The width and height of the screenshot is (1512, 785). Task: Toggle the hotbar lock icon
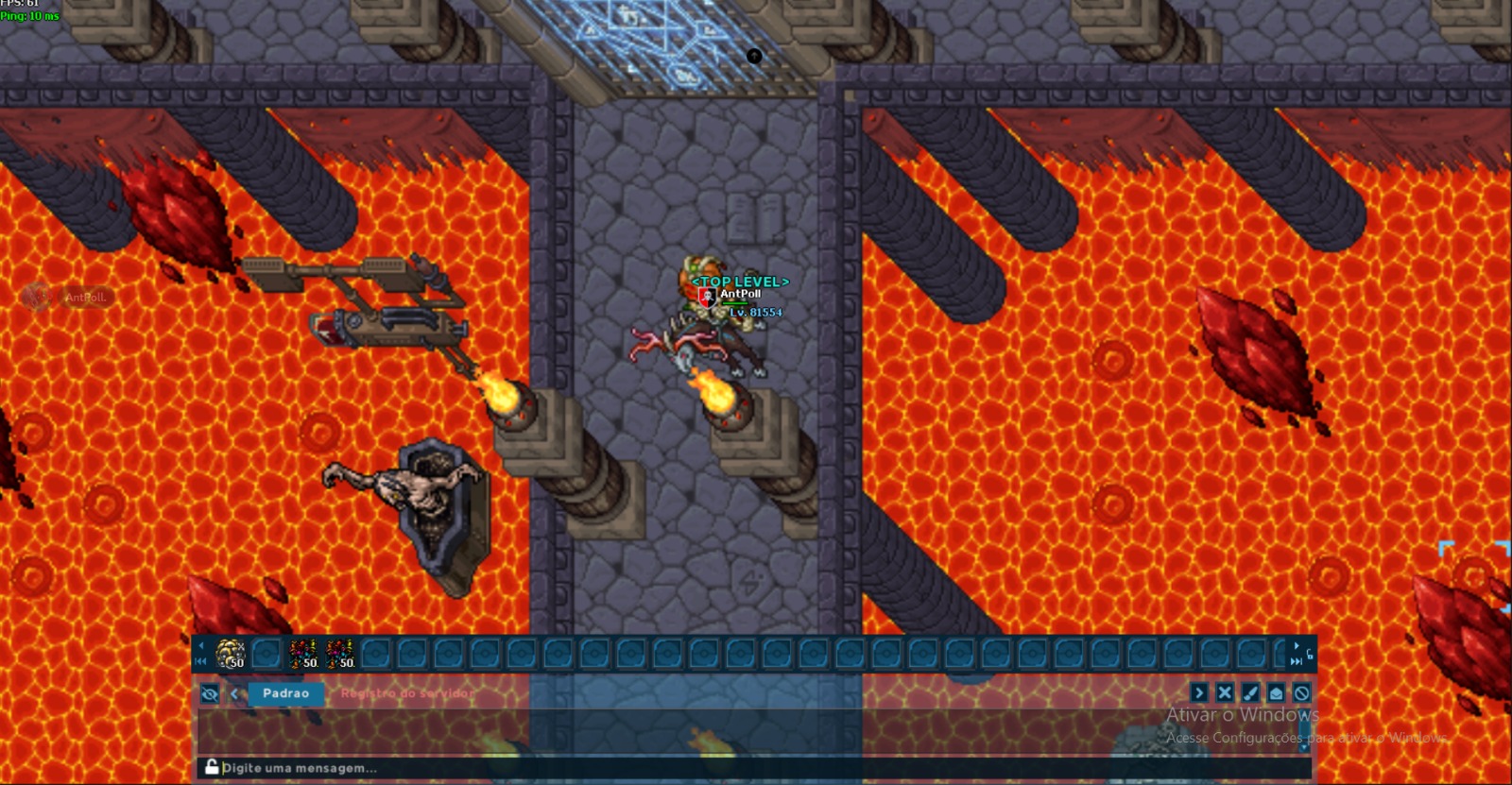coord(1309,654)
